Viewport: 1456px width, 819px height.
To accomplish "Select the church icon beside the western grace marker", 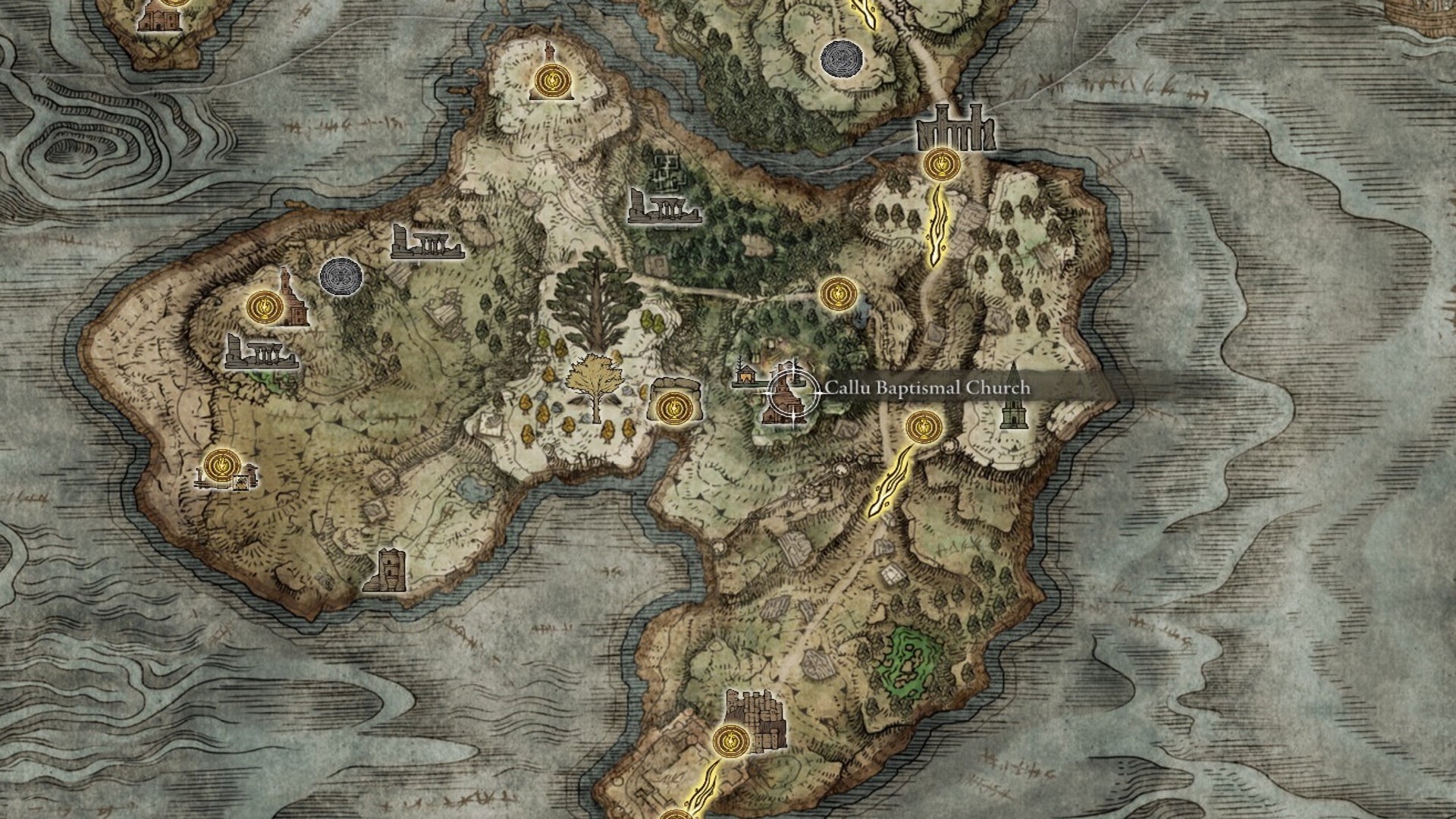I will click(292, 303).
